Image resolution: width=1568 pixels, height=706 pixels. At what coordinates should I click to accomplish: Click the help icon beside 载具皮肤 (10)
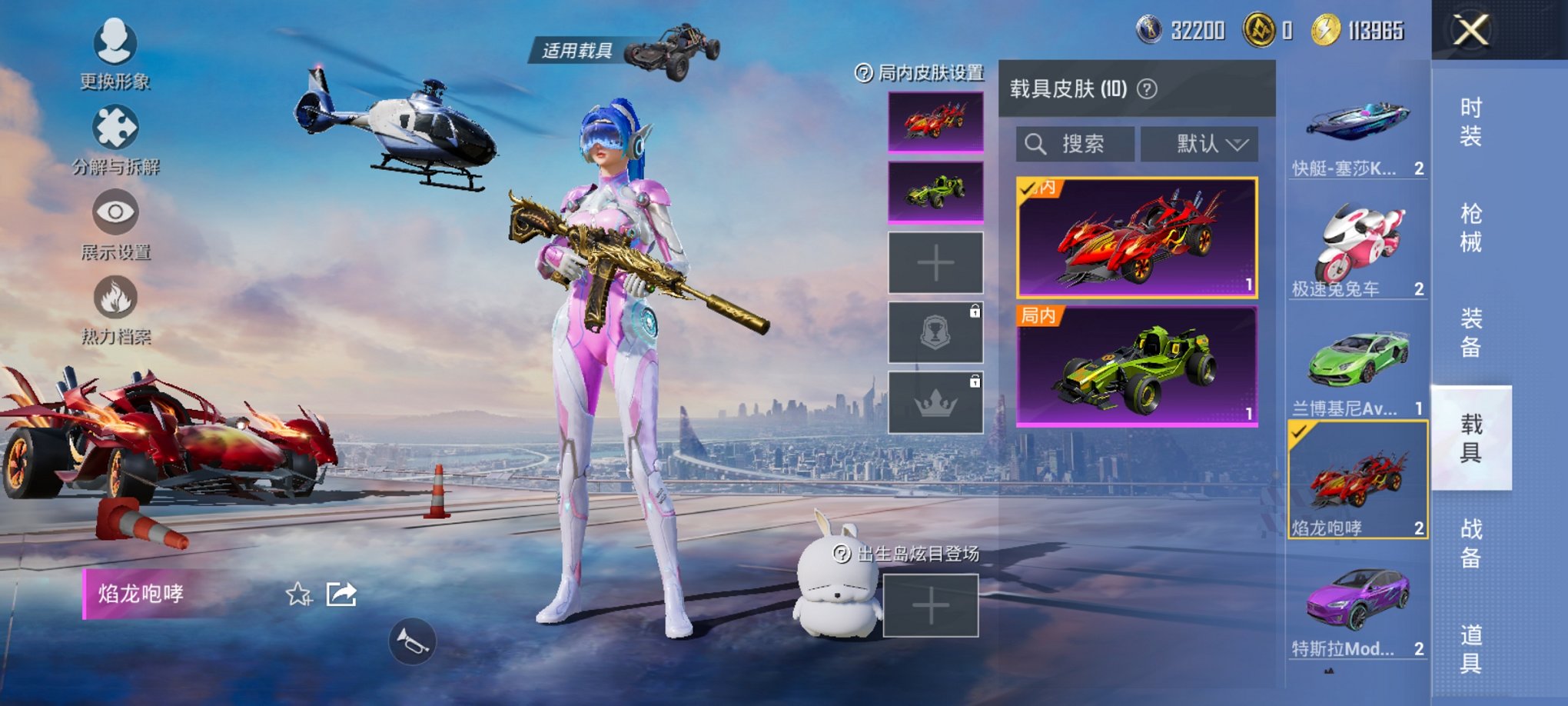[1144, 88]
